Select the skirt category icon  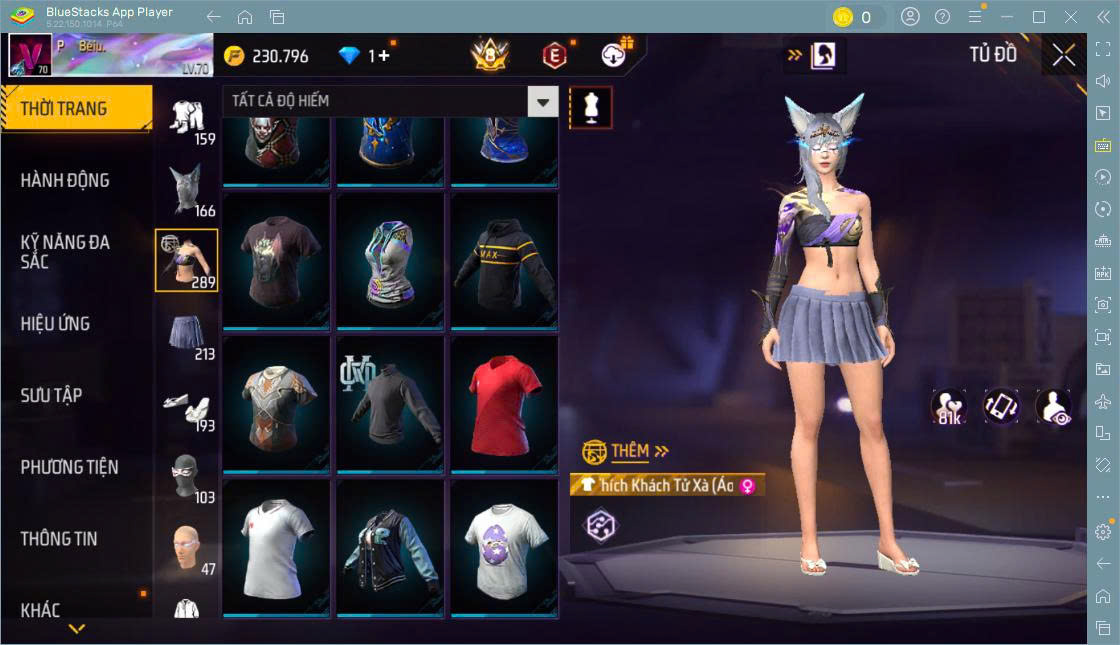187,334
